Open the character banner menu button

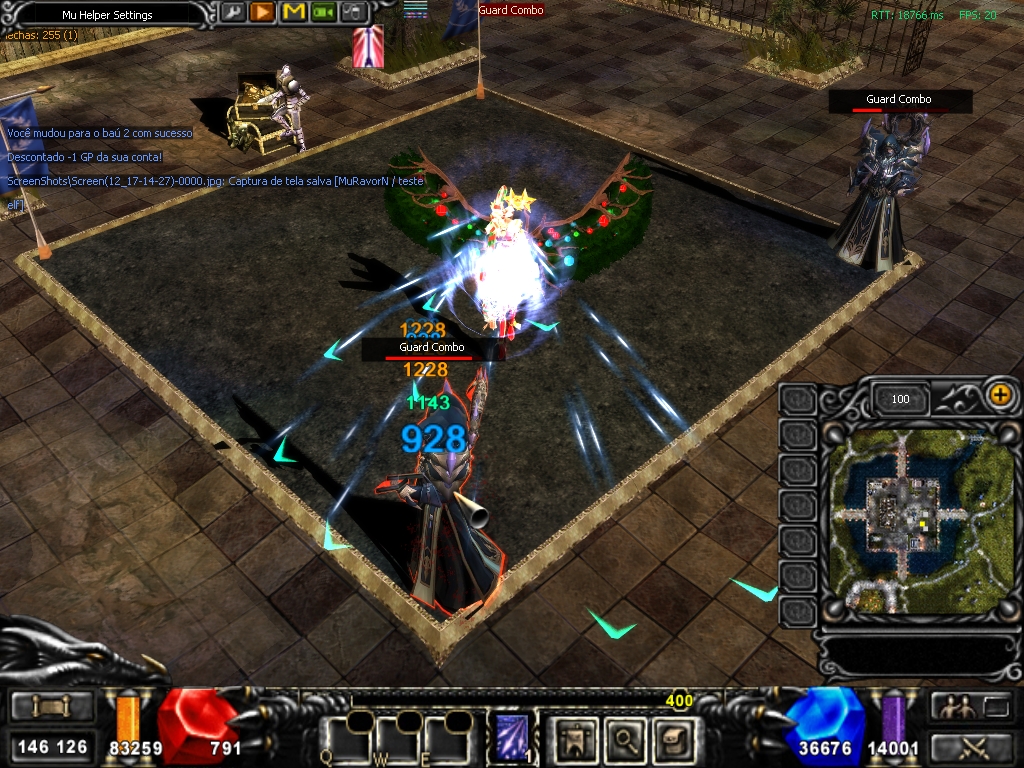click(574, 739)
